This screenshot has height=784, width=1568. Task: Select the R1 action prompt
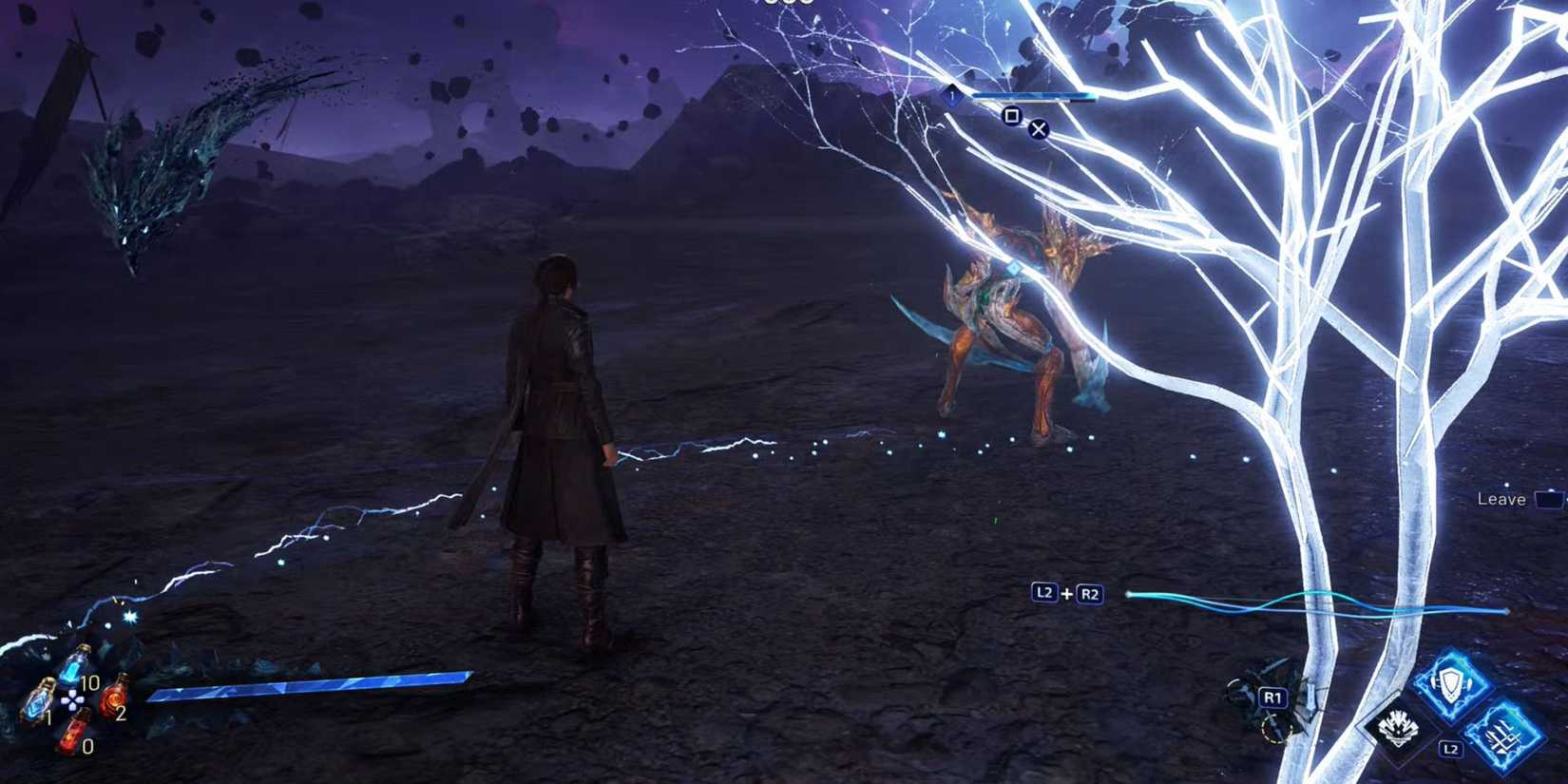coord(1273,698)
